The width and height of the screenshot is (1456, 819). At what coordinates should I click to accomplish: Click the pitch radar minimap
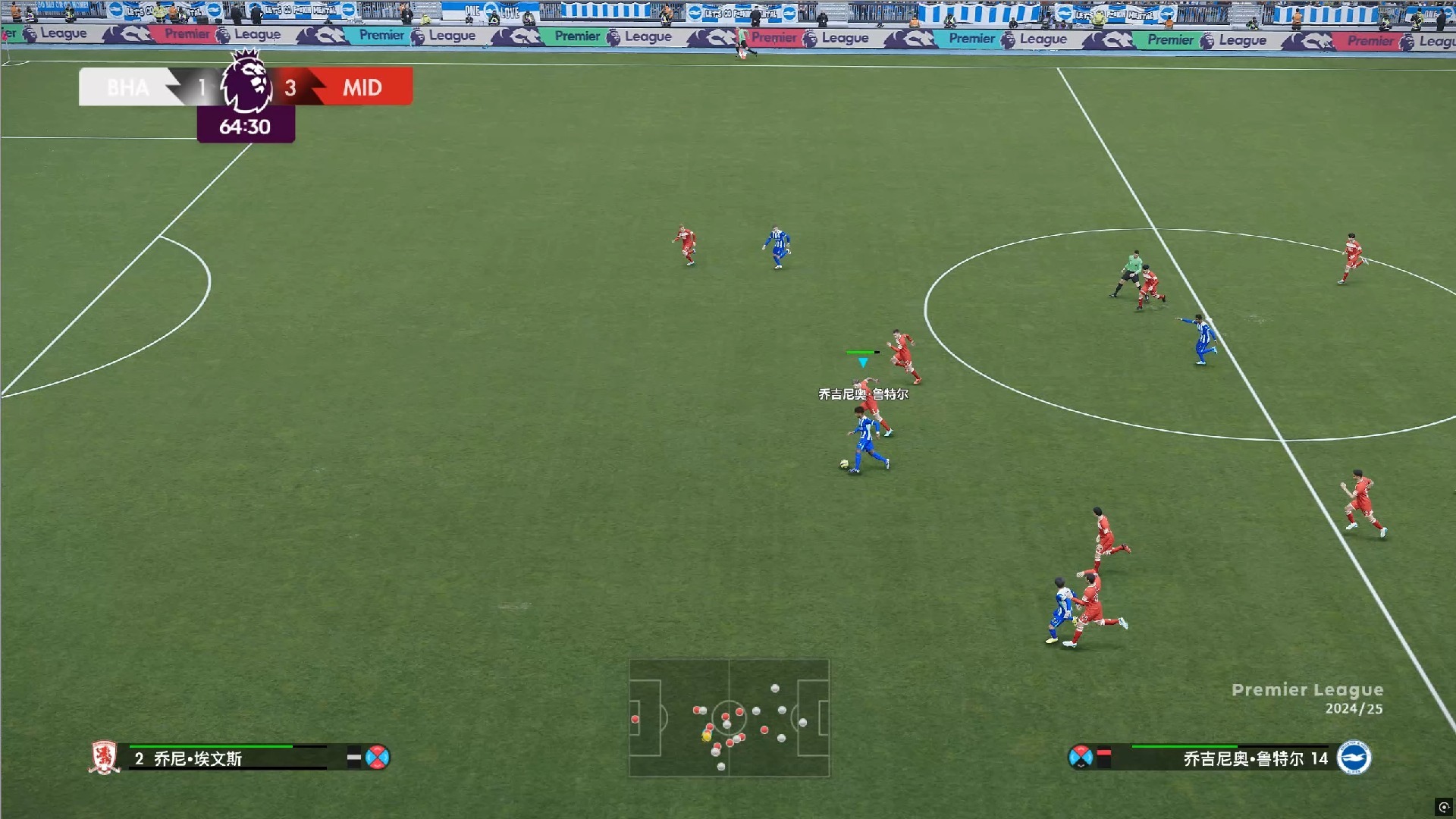(729, 717)
